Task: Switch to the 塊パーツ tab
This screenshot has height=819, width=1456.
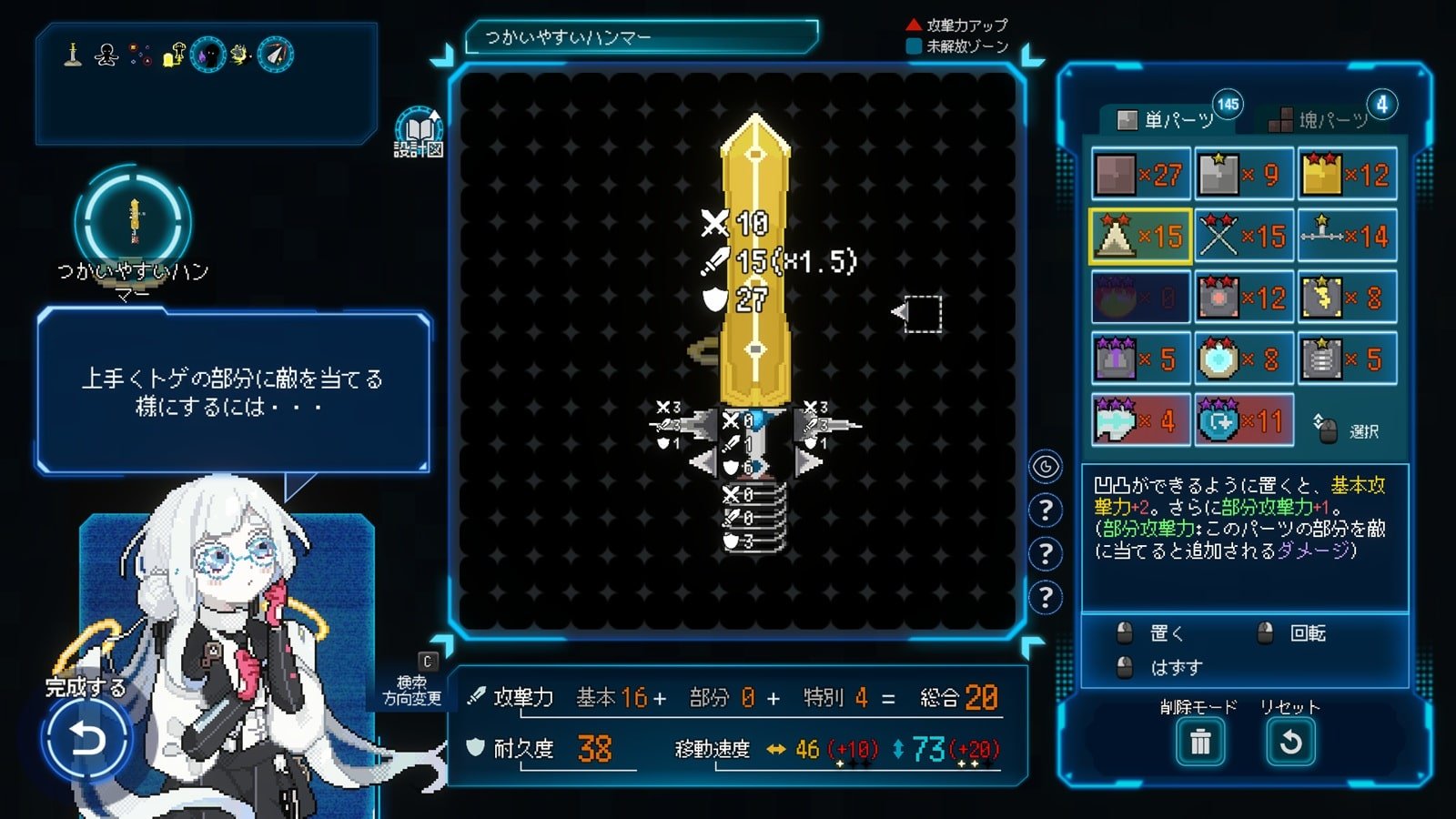Action: coord(1331,119)
